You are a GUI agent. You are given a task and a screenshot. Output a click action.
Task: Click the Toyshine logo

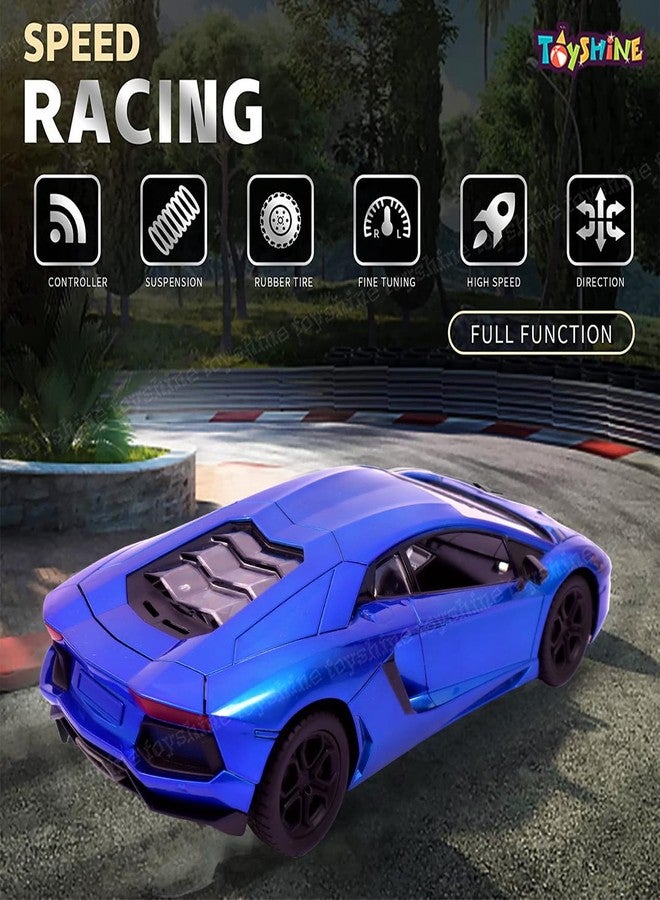[x=589, y=47]
